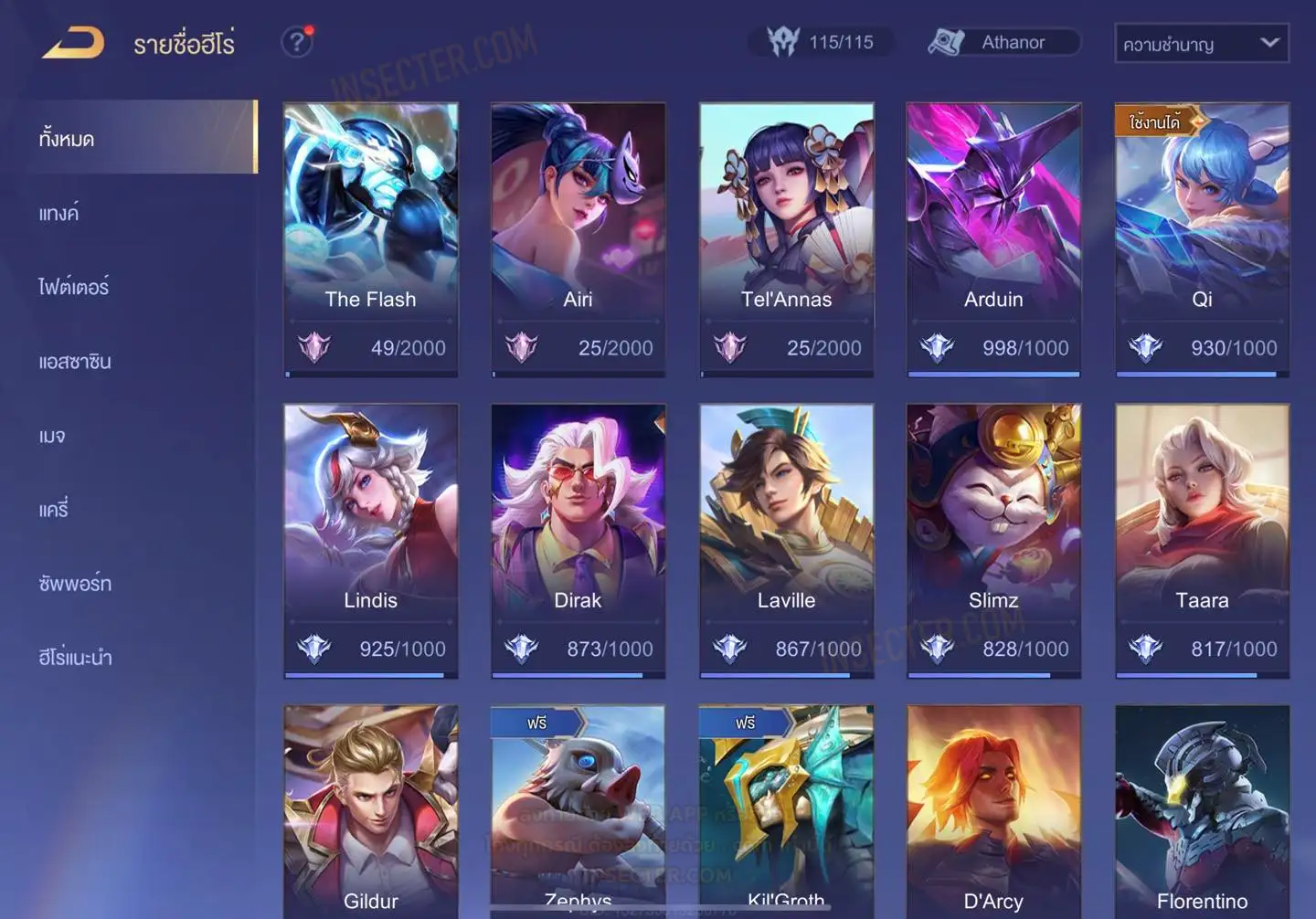Pick the Arduin hero card
Image resolution: width=1316 pixels, height=919 pixels.
pos(993,238)
